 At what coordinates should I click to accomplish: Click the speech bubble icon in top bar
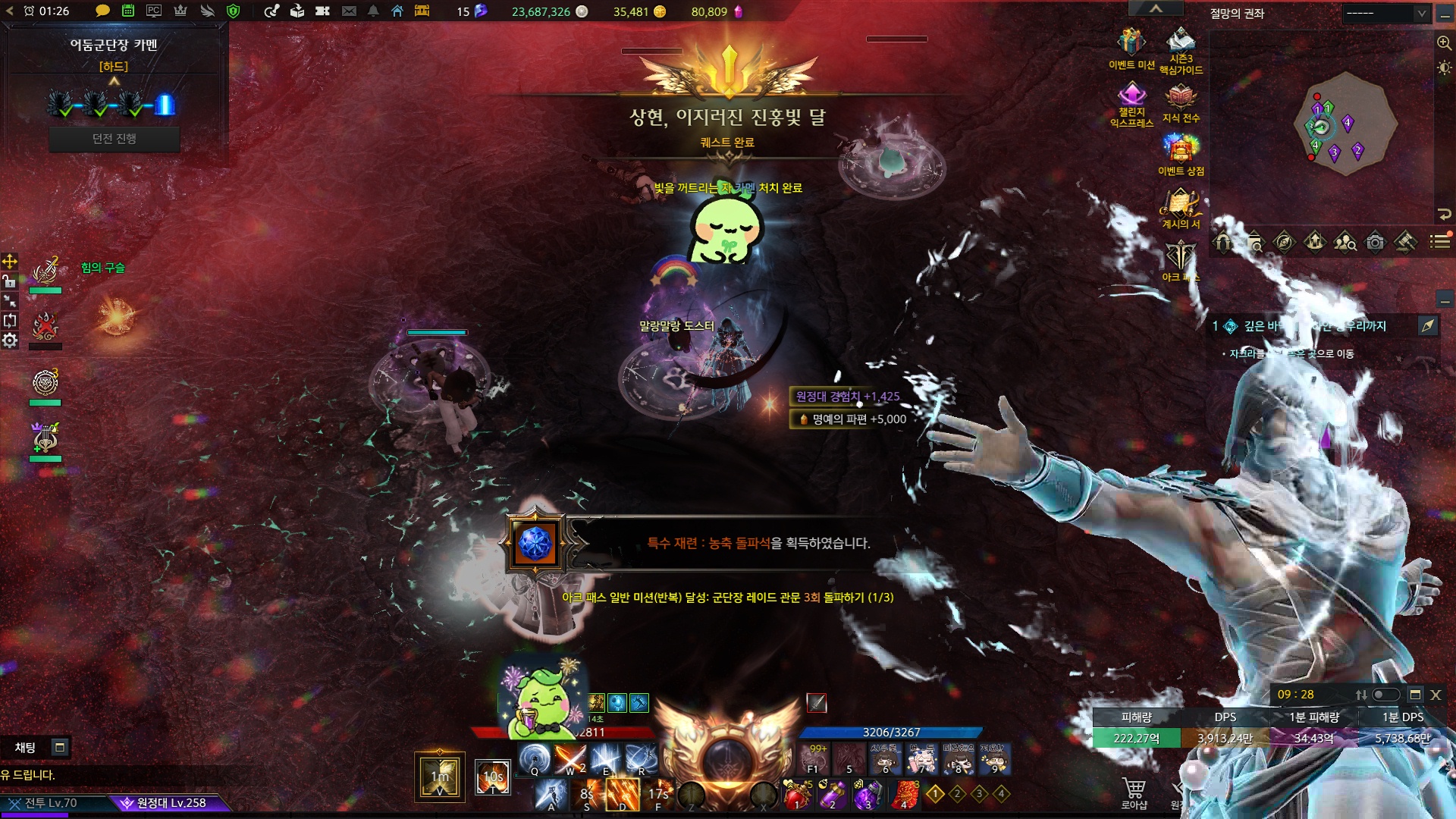102,11
